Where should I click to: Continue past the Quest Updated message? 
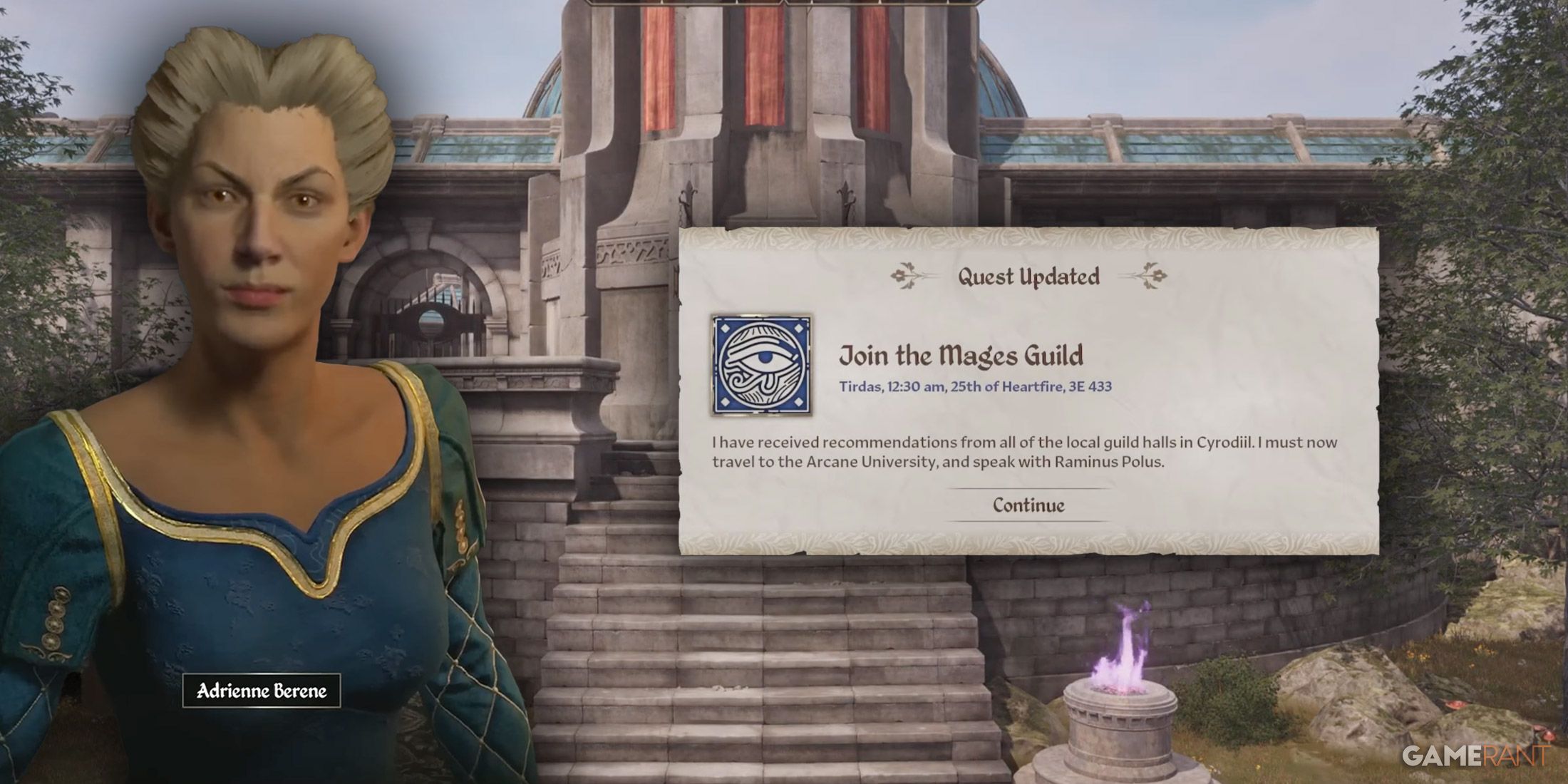click(1028, 505)
